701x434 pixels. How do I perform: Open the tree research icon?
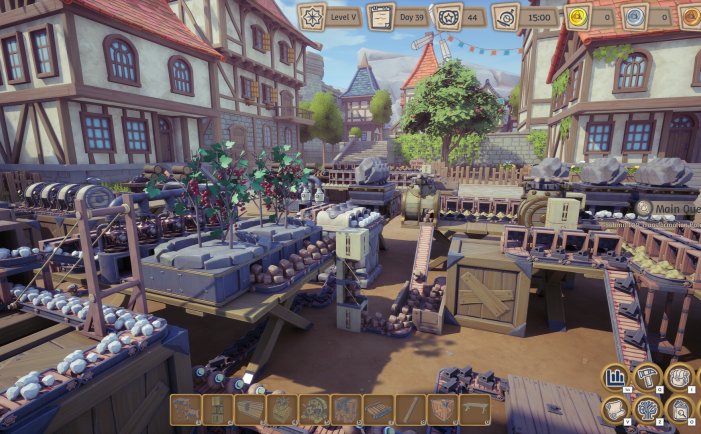pos(647,409)
